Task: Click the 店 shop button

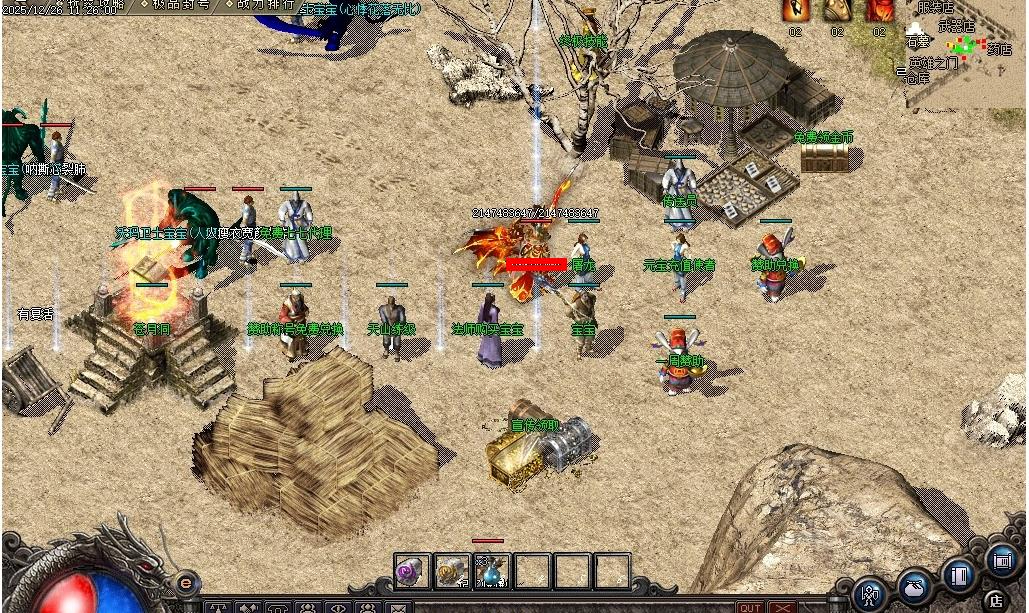Action: [x=994, y=600]
